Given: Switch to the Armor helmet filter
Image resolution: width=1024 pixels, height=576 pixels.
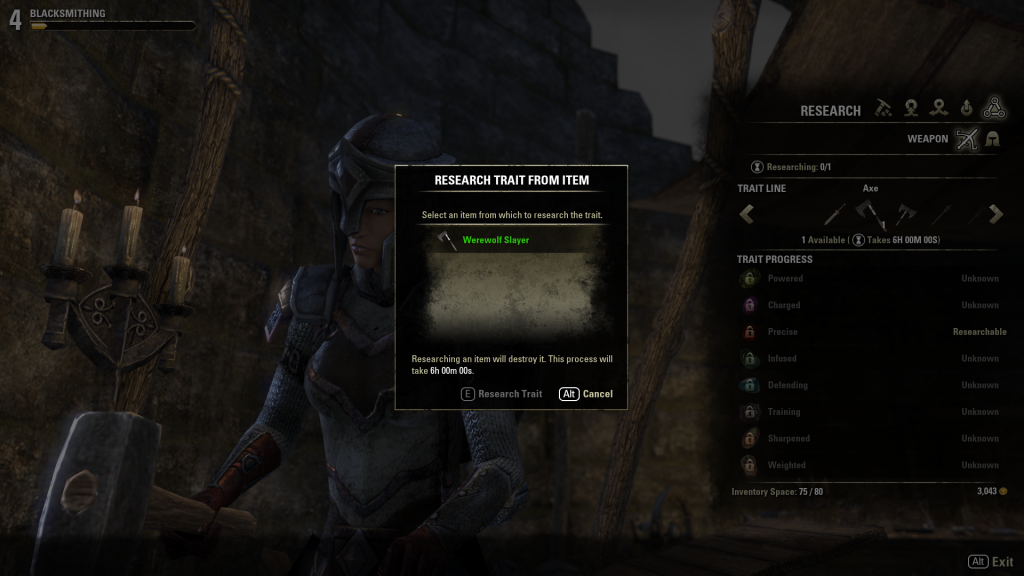Looking at the screenshot, I should (993, 139).
